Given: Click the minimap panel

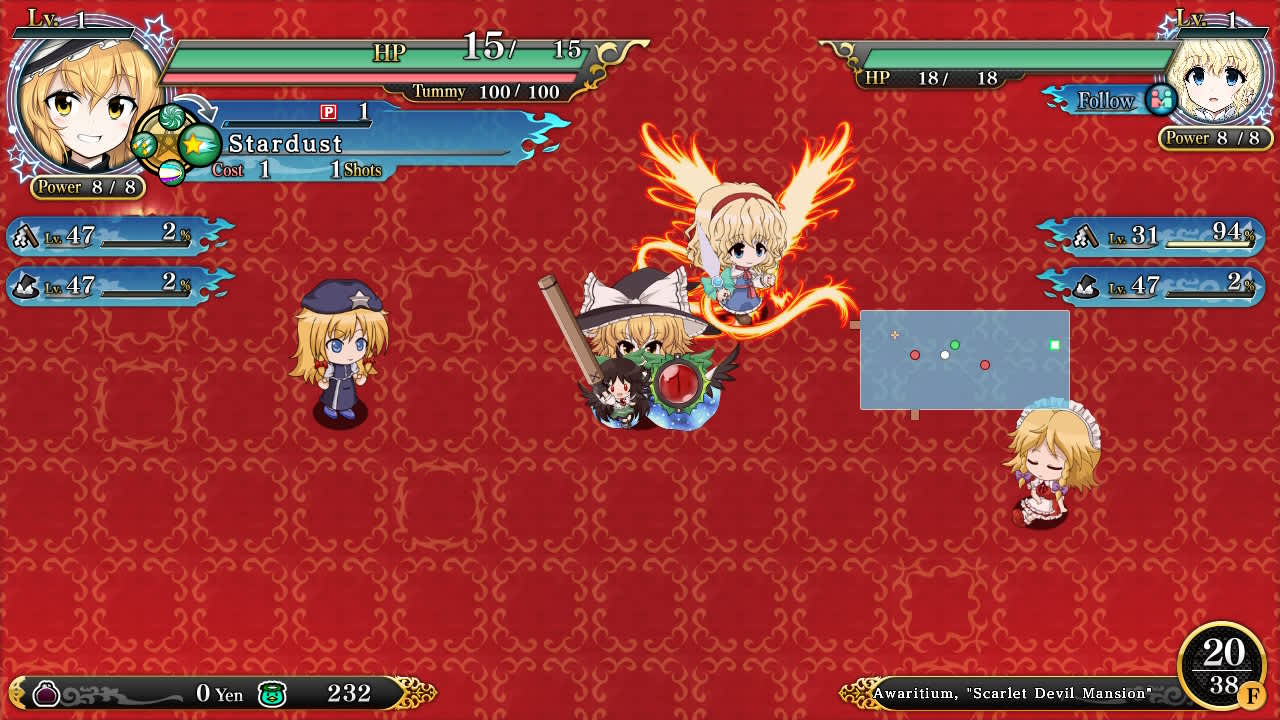Looking at the screenshot, I should tap(963, 360).
